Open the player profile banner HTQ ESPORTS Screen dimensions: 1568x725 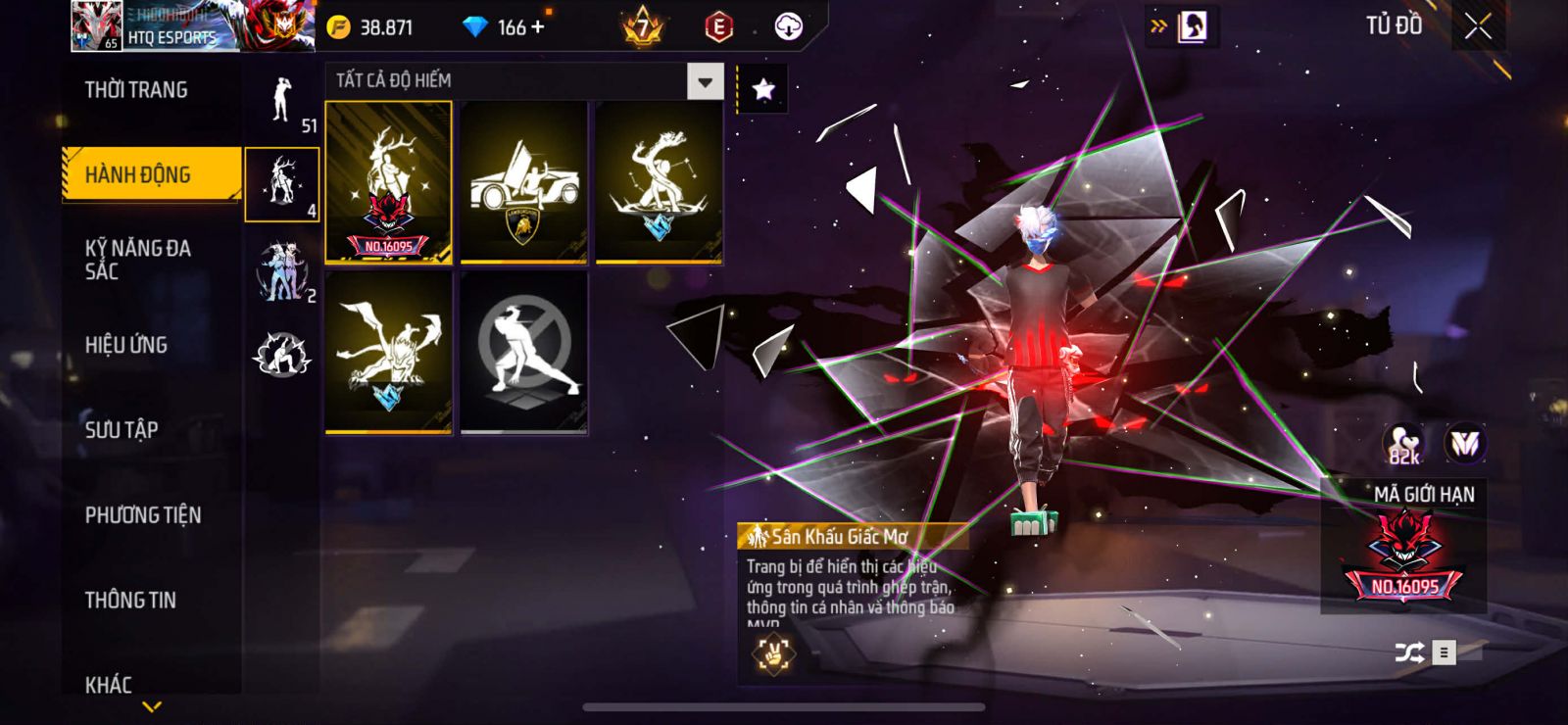point(157,26)
